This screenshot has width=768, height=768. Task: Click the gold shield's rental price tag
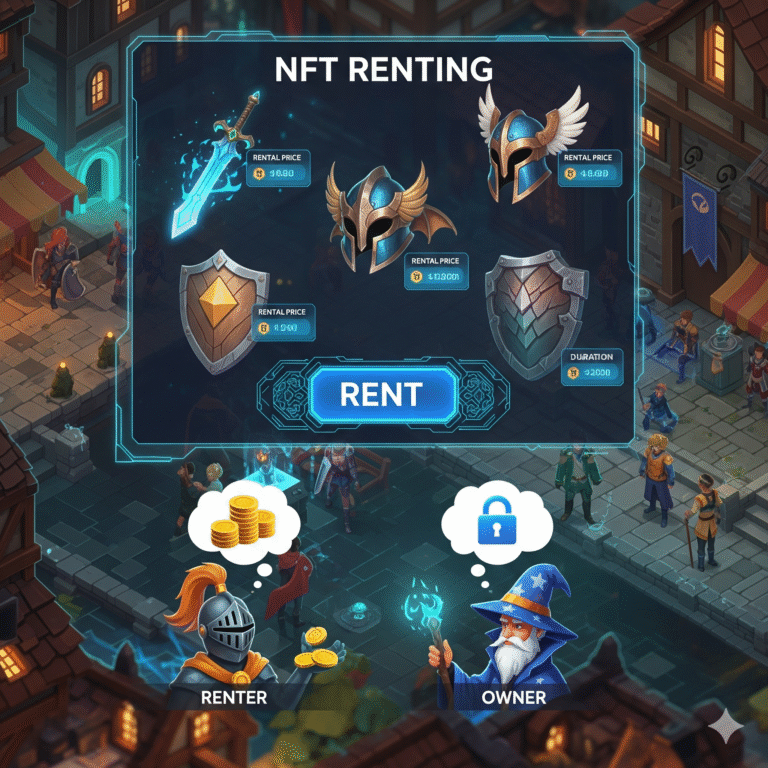(283, 320)
